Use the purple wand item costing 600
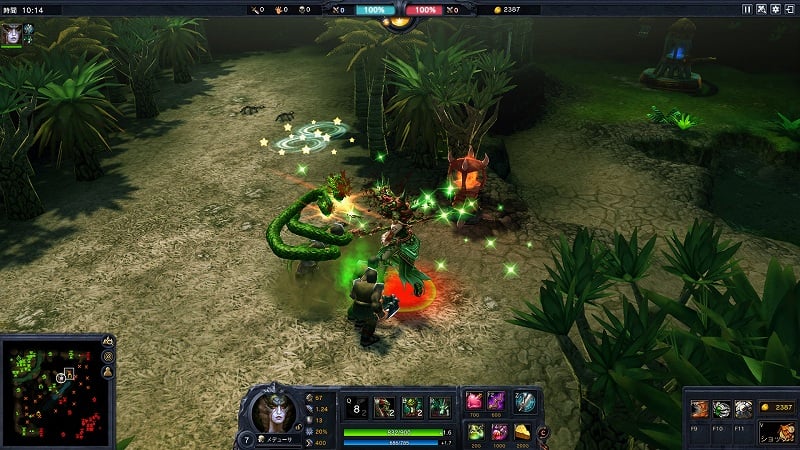Image resolution: width=800 pixels, height=450 pixels. coord(497,402)
